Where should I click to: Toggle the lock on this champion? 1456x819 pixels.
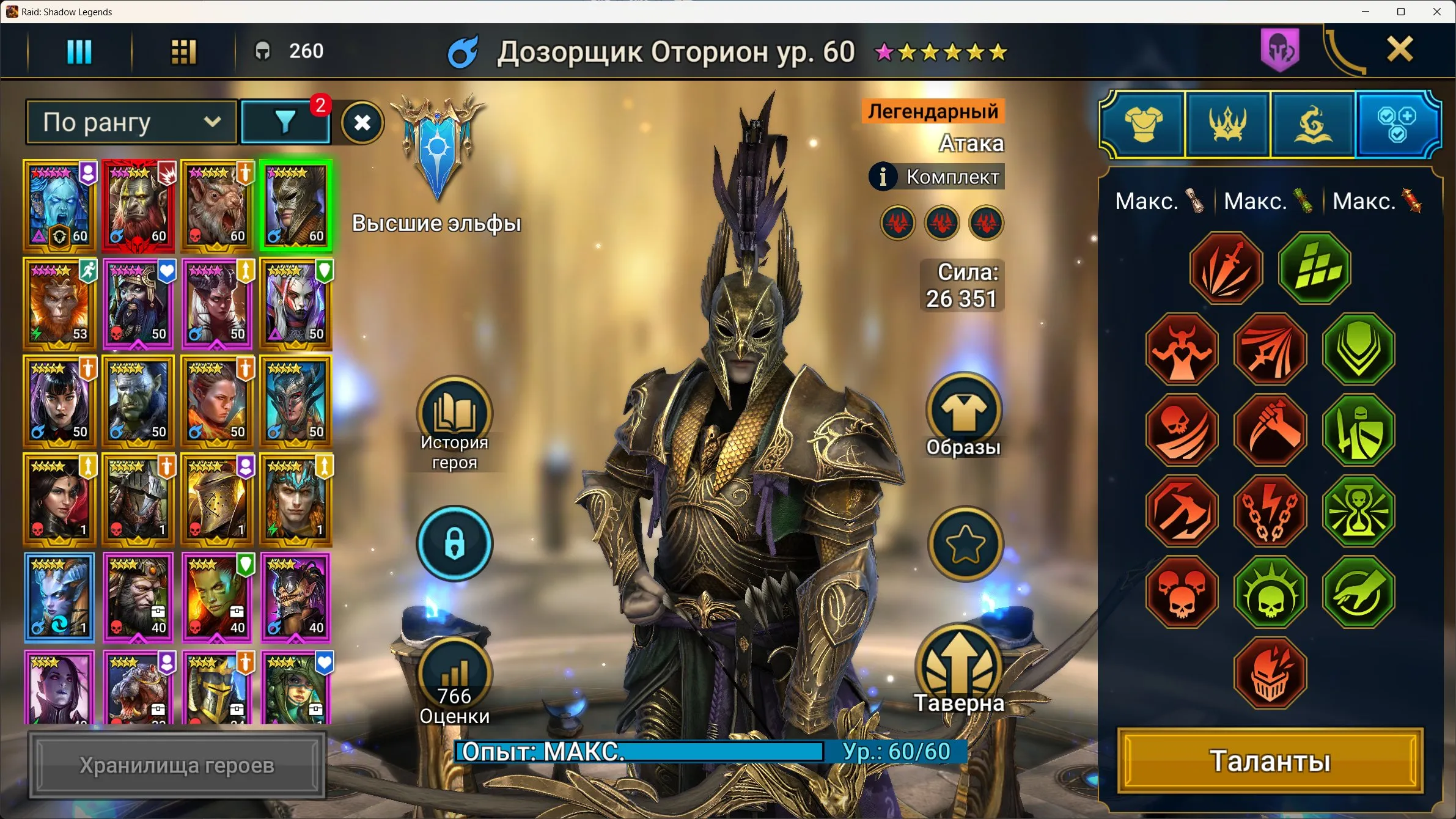tap(455, 544)
